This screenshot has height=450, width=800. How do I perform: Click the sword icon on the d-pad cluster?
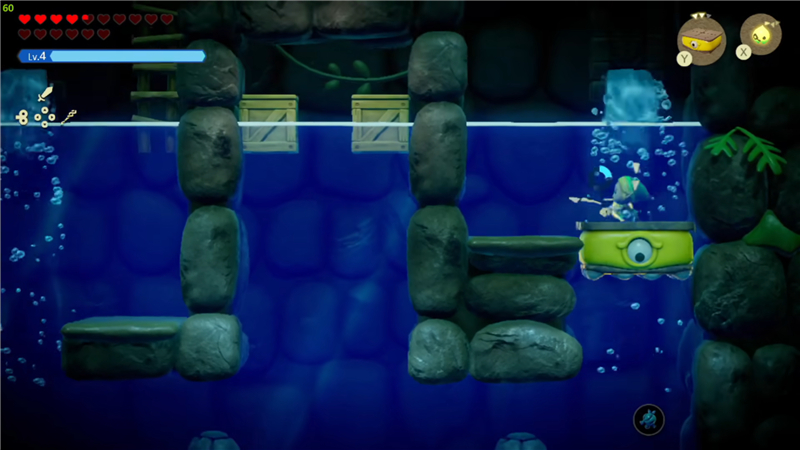44,96
